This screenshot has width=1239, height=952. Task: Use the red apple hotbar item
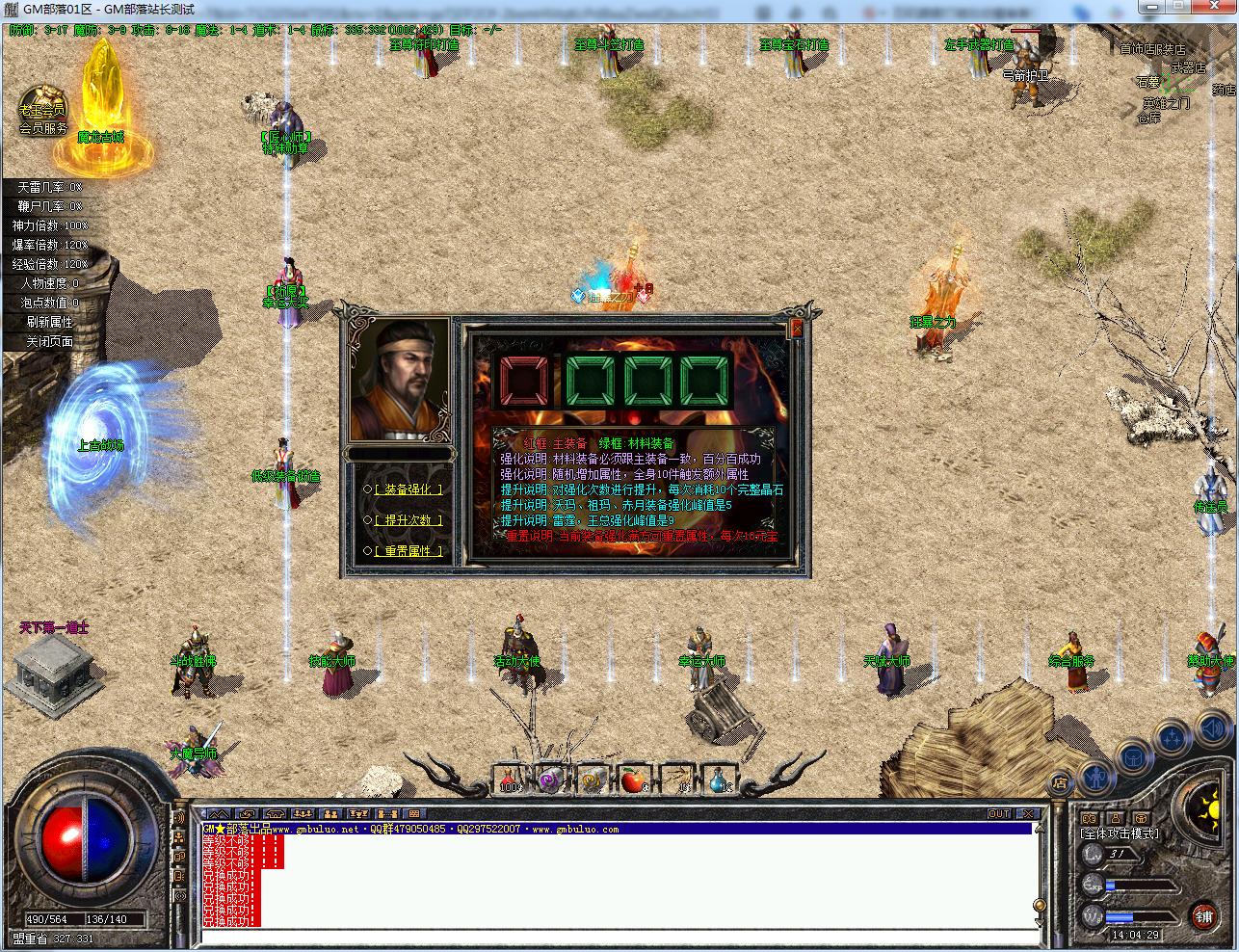(x=632, y=780)
